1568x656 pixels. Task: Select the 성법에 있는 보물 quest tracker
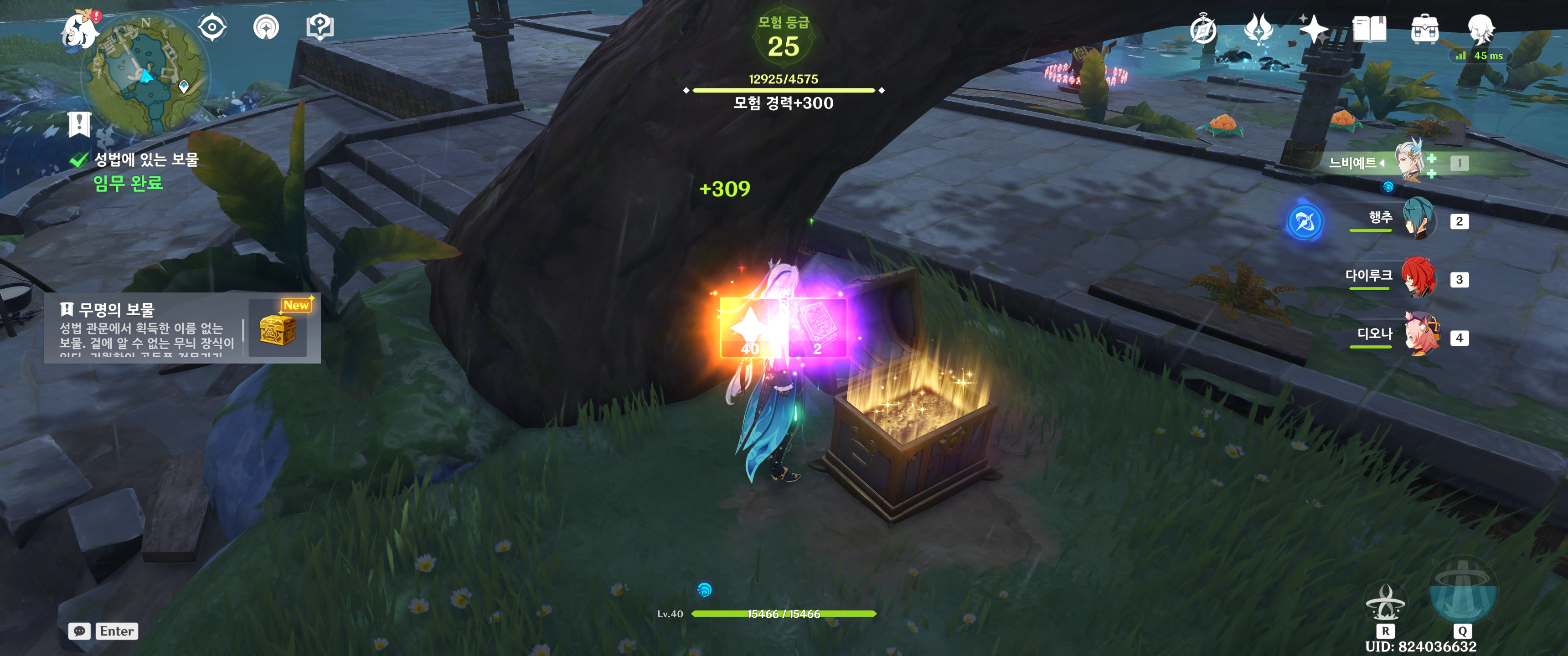click(x=145, y=159)
